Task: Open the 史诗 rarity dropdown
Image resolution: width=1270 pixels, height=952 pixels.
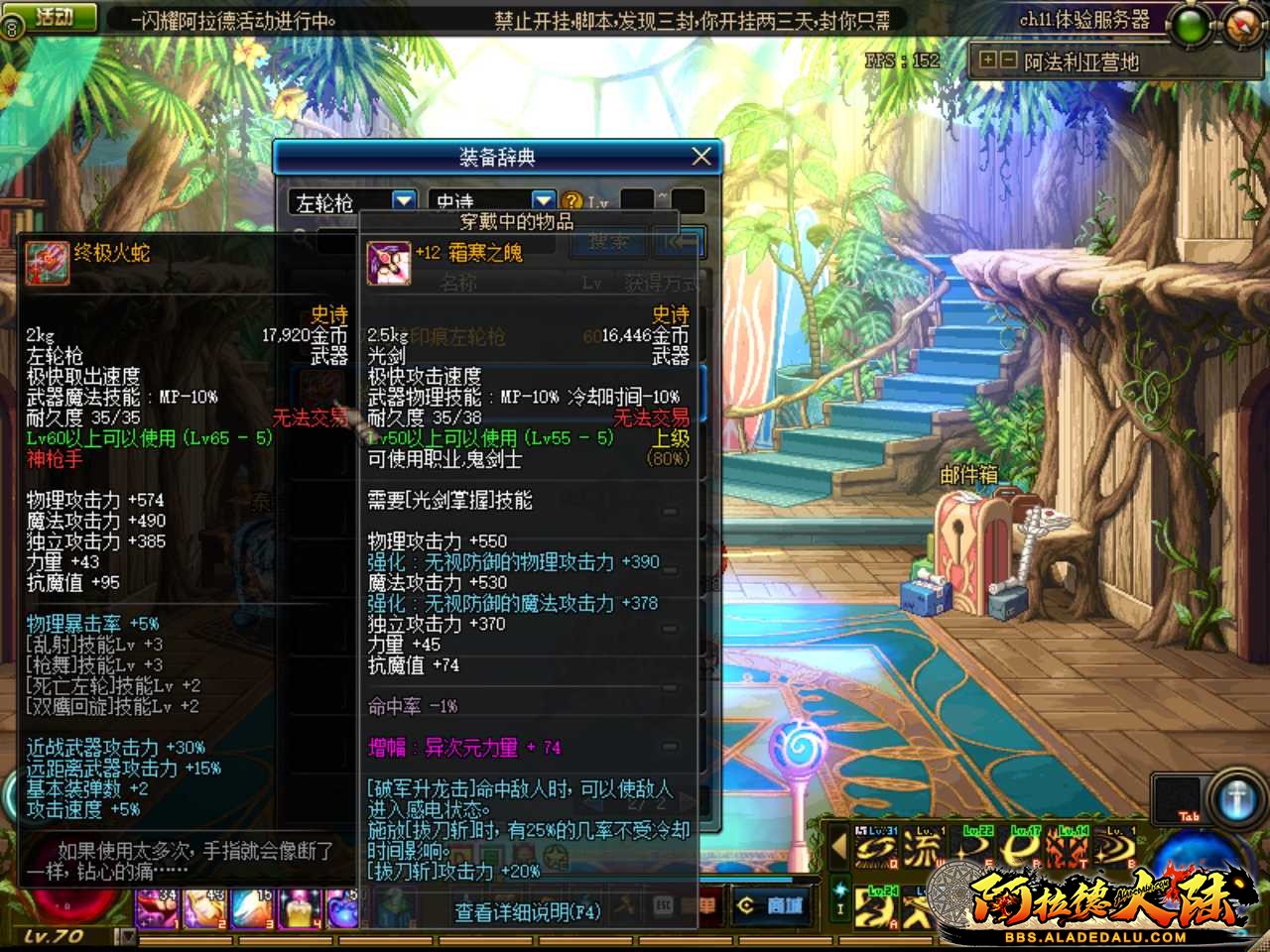Action: click(543, 201)
